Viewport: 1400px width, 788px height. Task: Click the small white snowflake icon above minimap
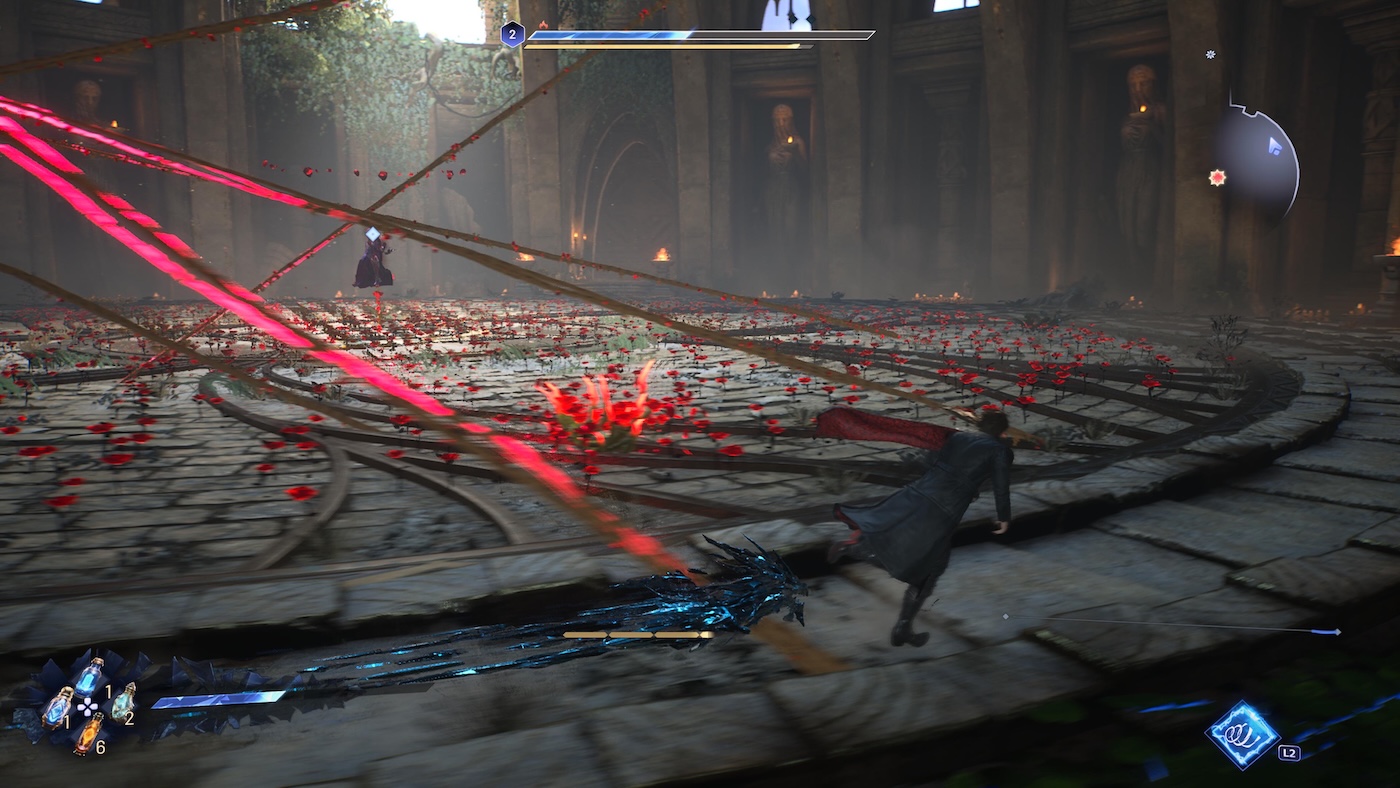[1210, 54]
